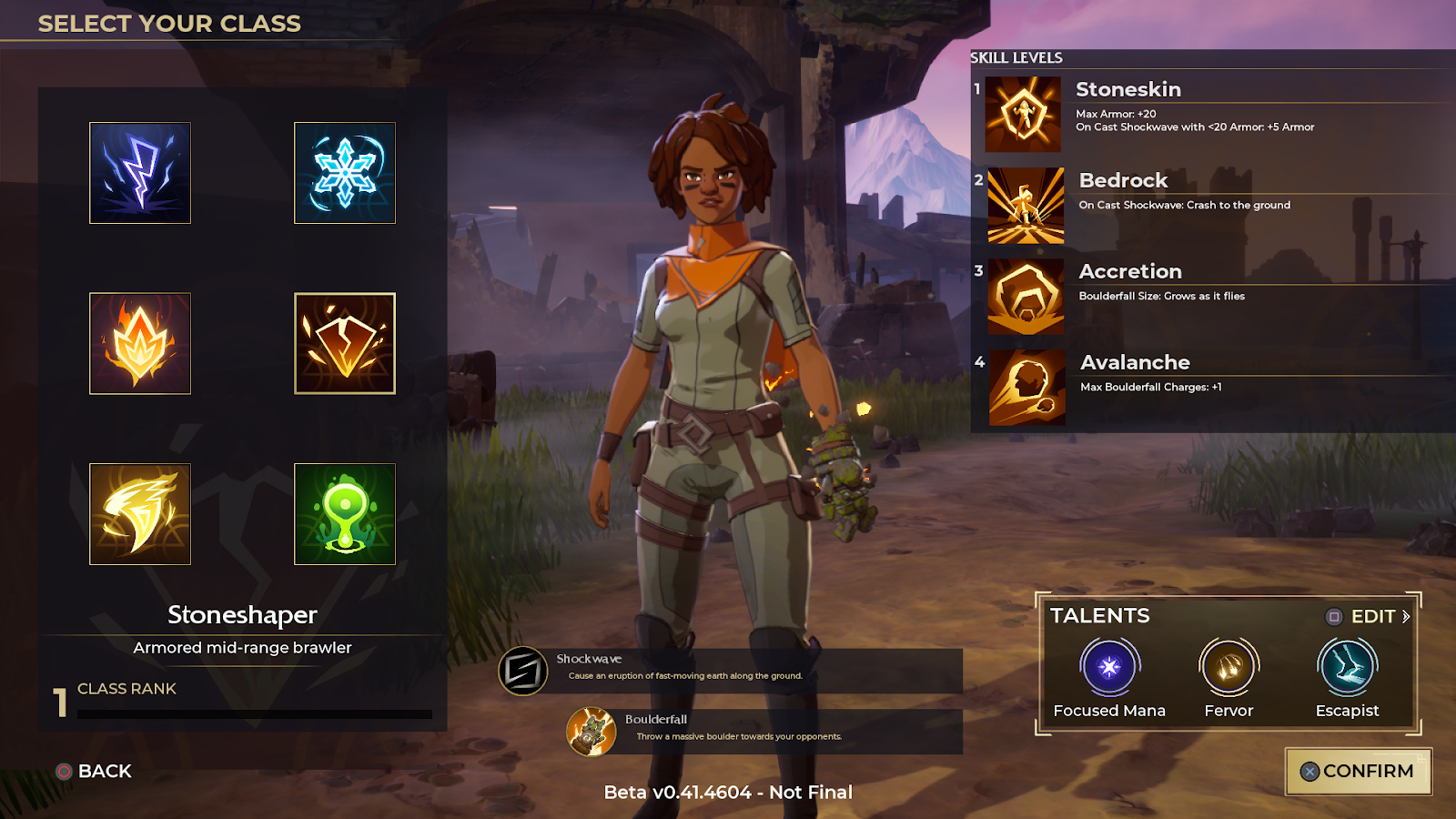Image resolution: width=1456 pixels, height=819 pixels.
Task: Toggle the Fervor talent
Action: pos(1228,668)
